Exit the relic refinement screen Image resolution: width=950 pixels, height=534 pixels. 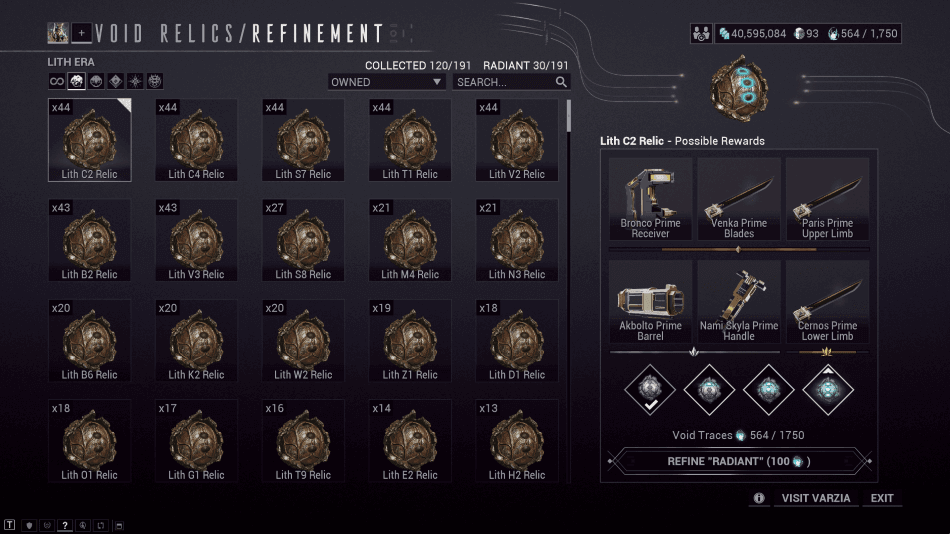click(x=882, y=498)
